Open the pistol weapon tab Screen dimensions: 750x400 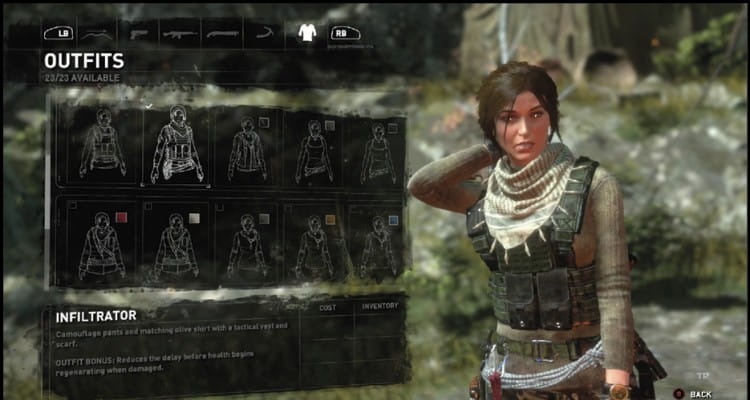click(x=140, y=33)
